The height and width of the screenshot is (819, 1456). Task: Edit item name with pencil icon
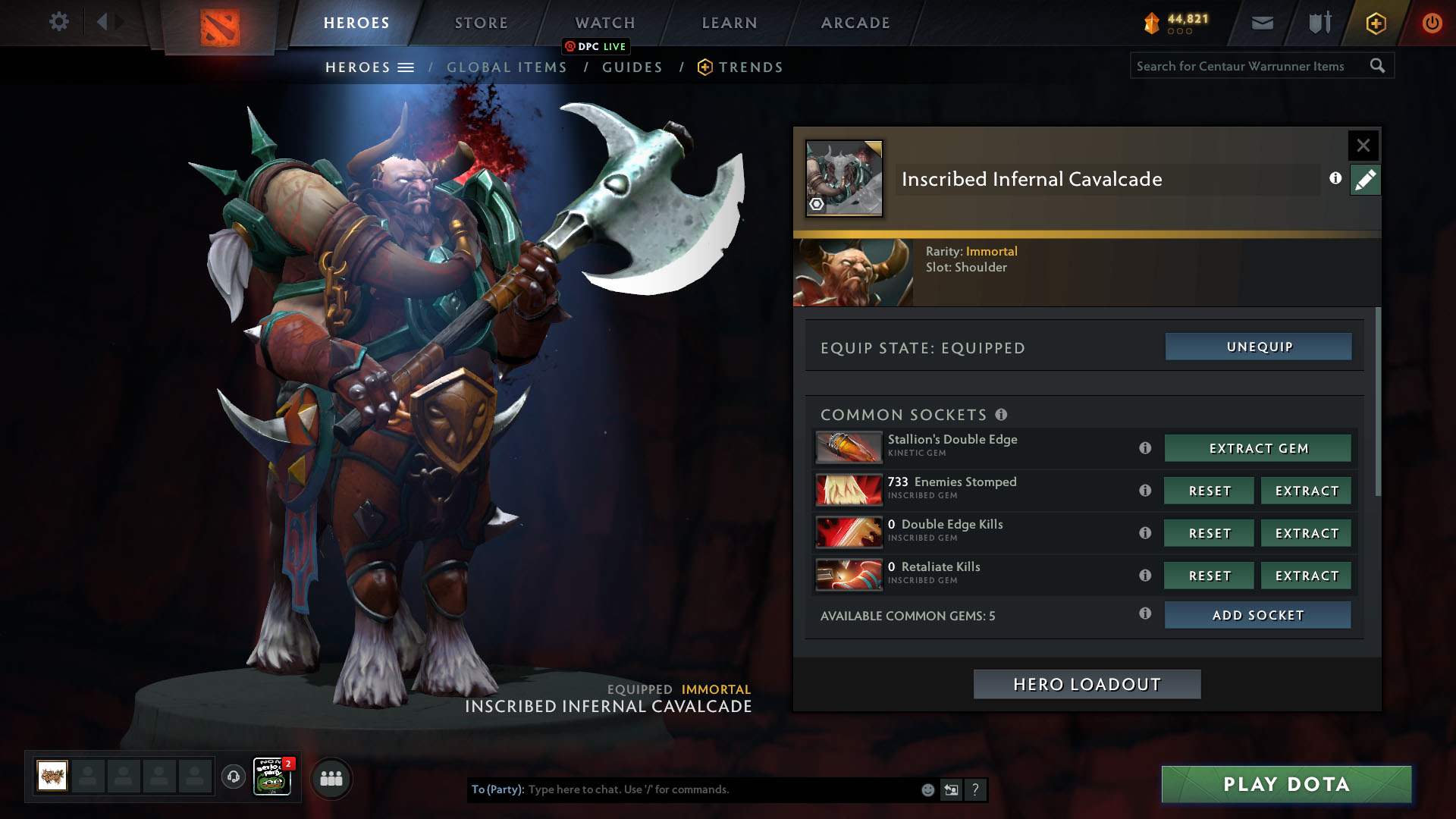(1365, 180)
